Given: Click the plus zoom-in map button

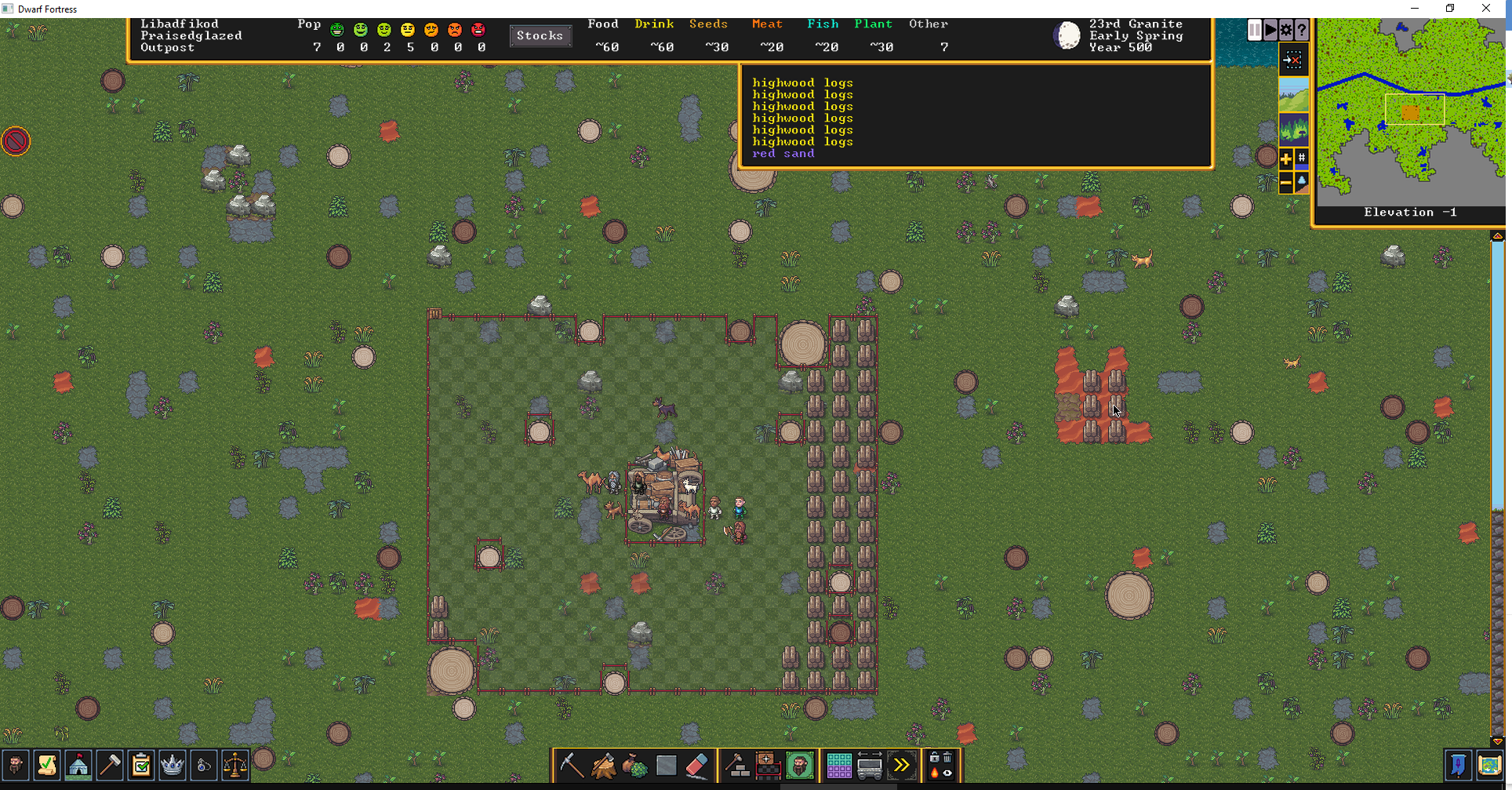Looking at the screenshot, I should pyautogui.click(x=1286, y=159).
